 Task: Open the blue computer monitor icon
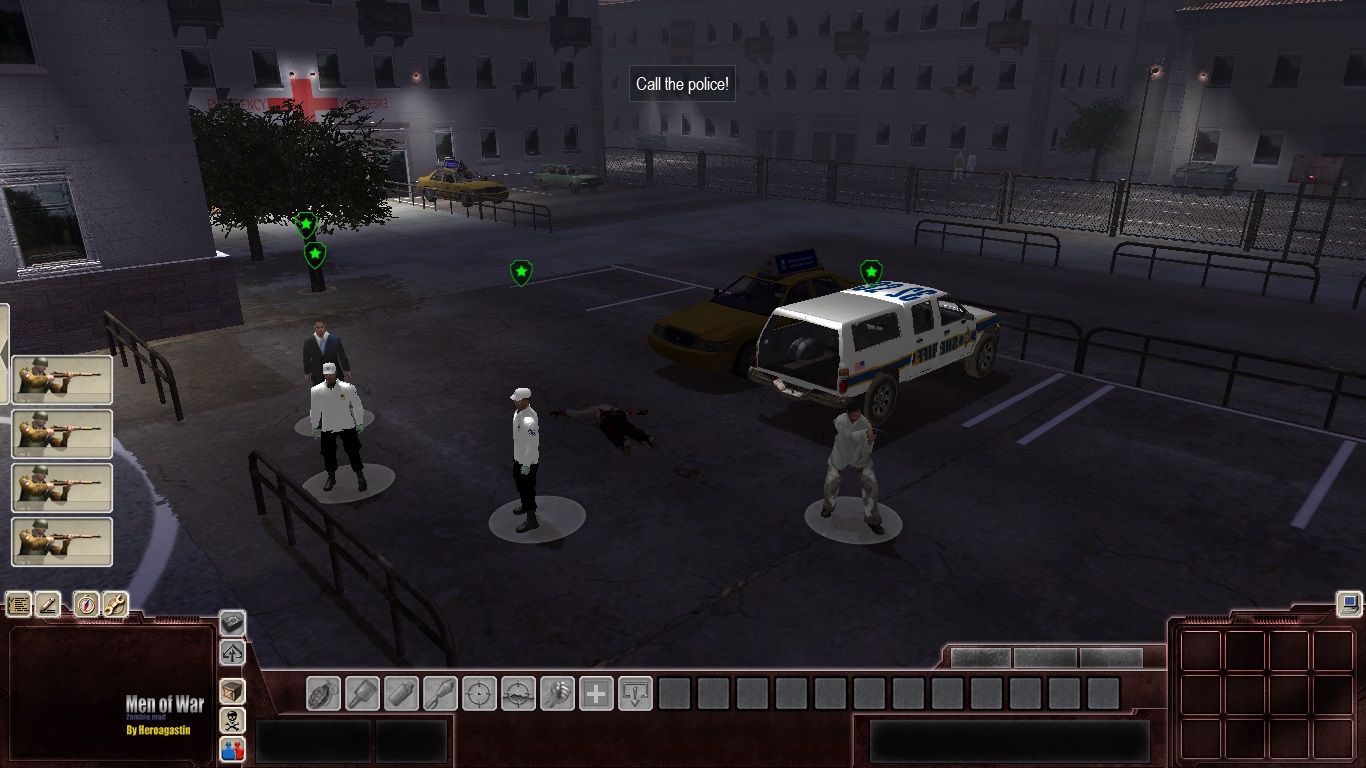point(1349,603)
